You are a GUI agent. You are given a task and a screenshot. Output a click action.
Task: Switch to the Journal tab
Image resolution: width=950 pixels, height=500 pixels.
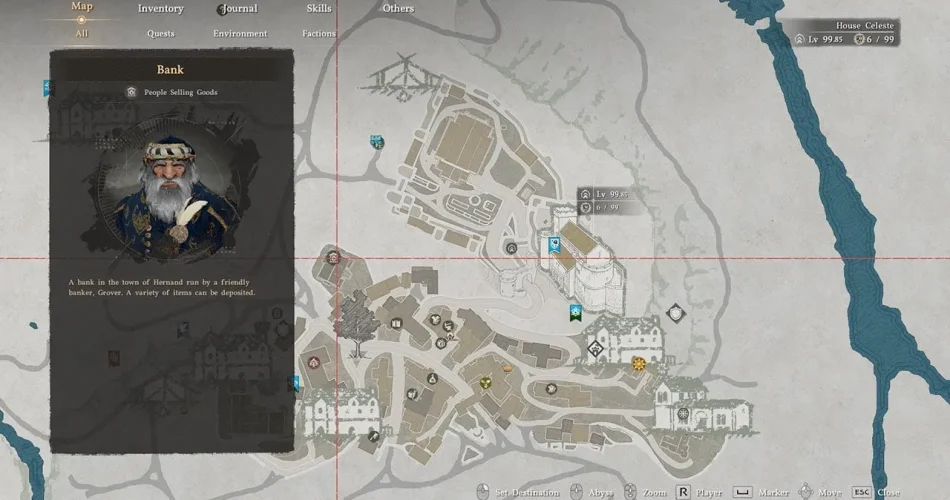click(x=239, y=9)
